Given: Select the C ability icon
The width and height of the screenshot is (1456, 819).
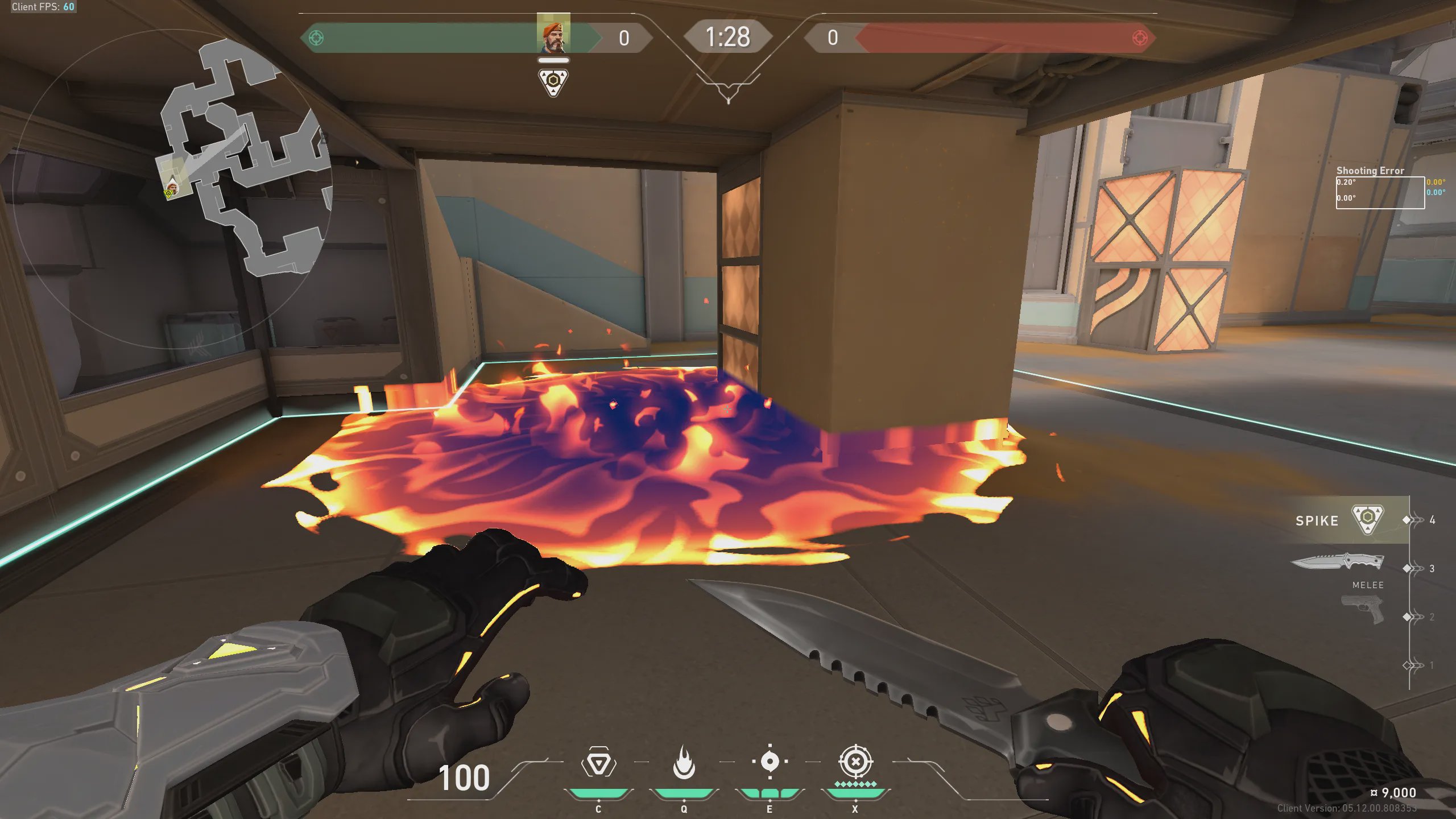Looking at the screenshot, I should (598, 763).
